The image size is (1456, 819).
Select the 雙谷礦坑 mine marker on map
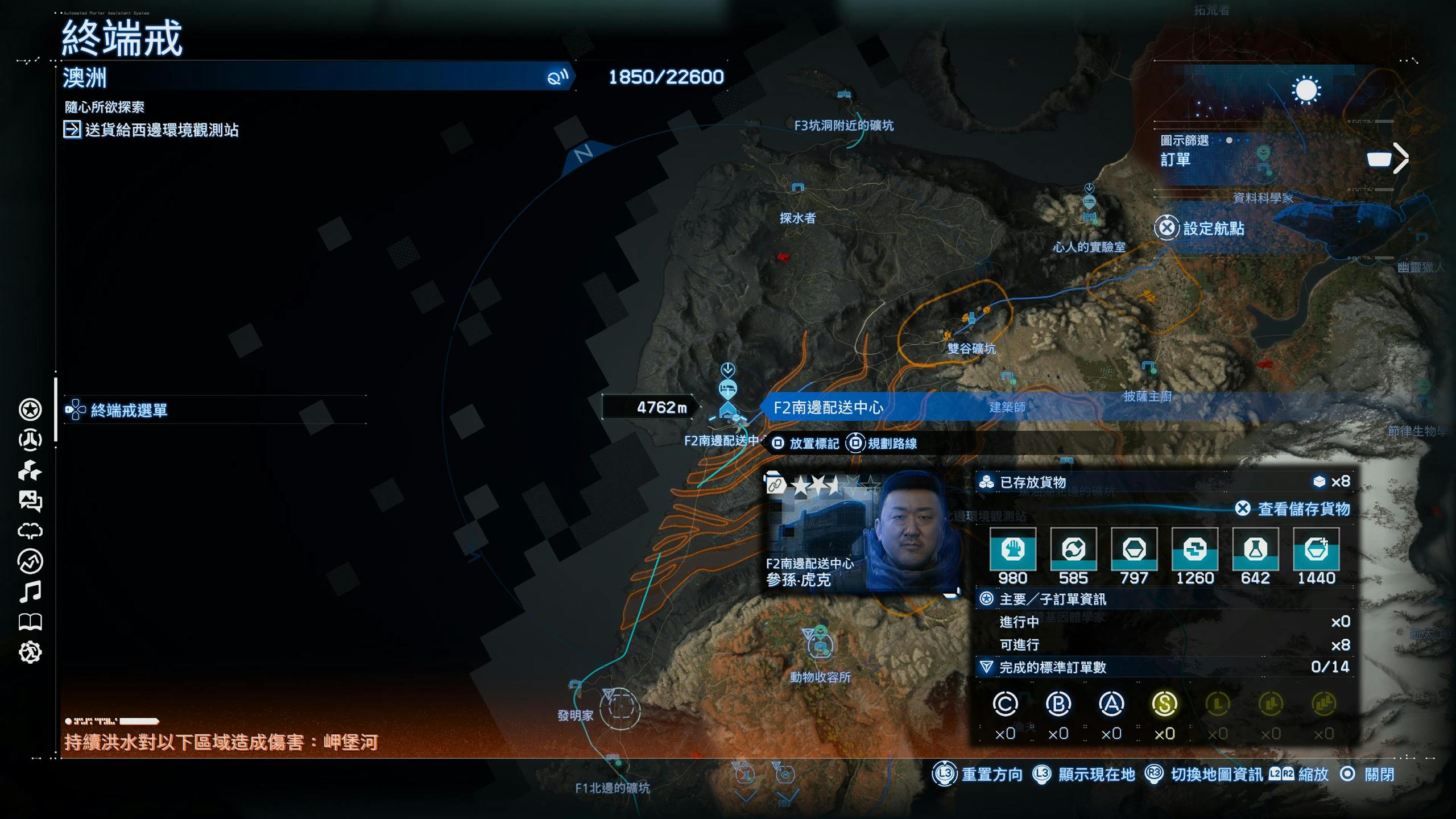pyautogui.click(x=971, y=318)
